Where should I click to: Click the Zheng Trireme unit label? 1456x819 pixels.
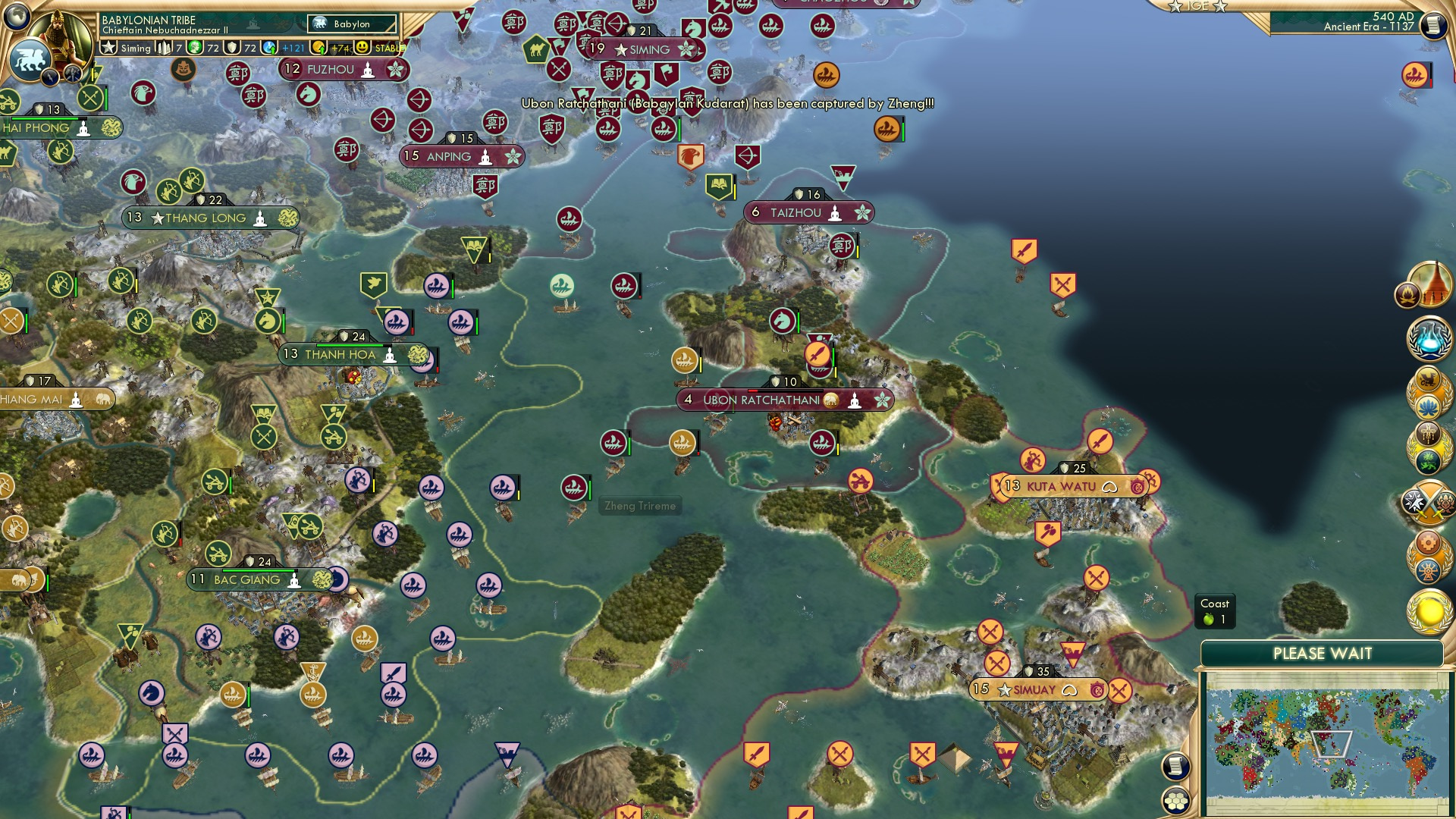coord(641,505)
